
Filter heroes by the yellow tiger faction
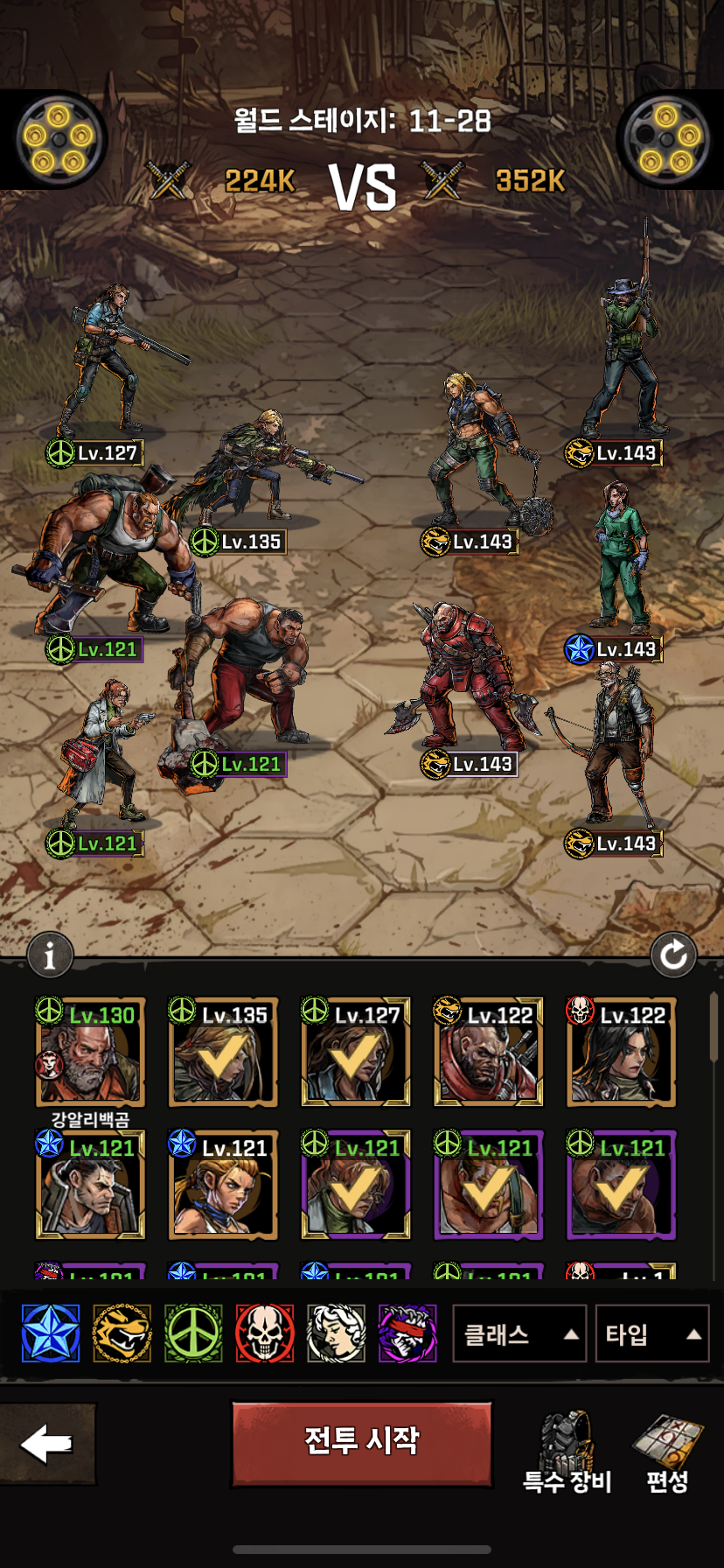click(122, 1333)
